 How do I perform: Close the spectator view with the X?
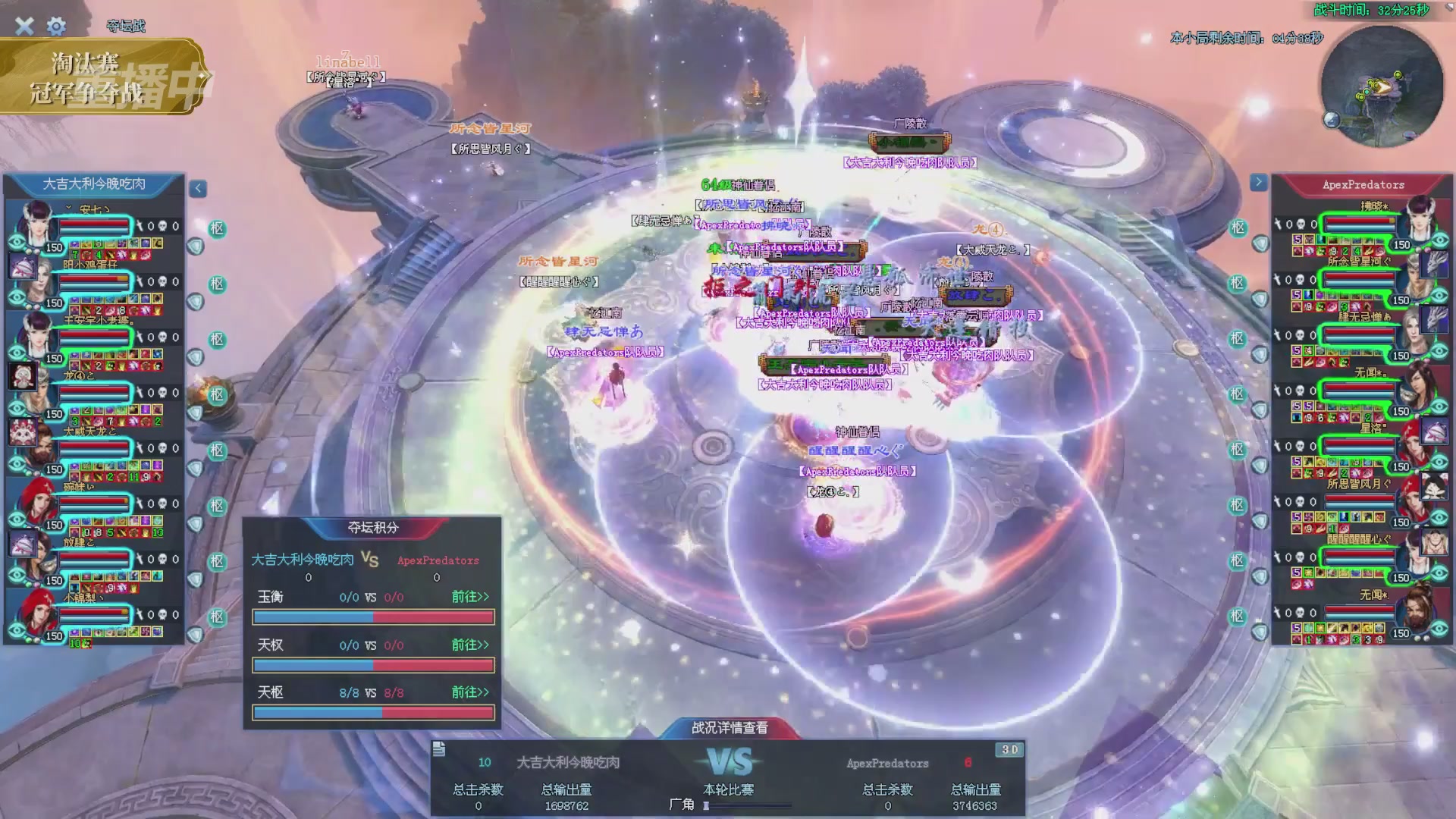pos(24,27)
